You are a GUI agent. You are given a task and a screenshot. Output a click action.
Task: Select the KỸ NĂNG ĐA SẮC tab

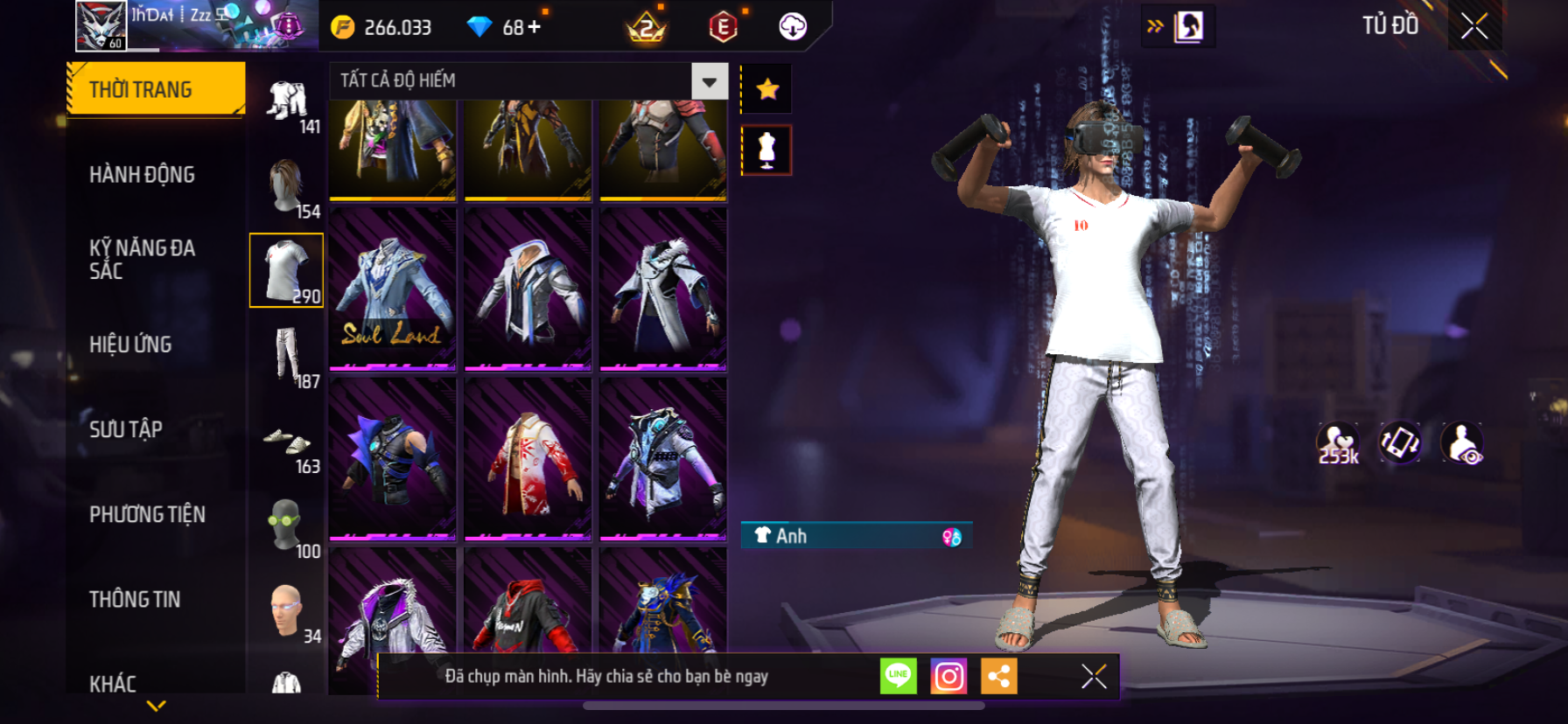tap(142, 259)
